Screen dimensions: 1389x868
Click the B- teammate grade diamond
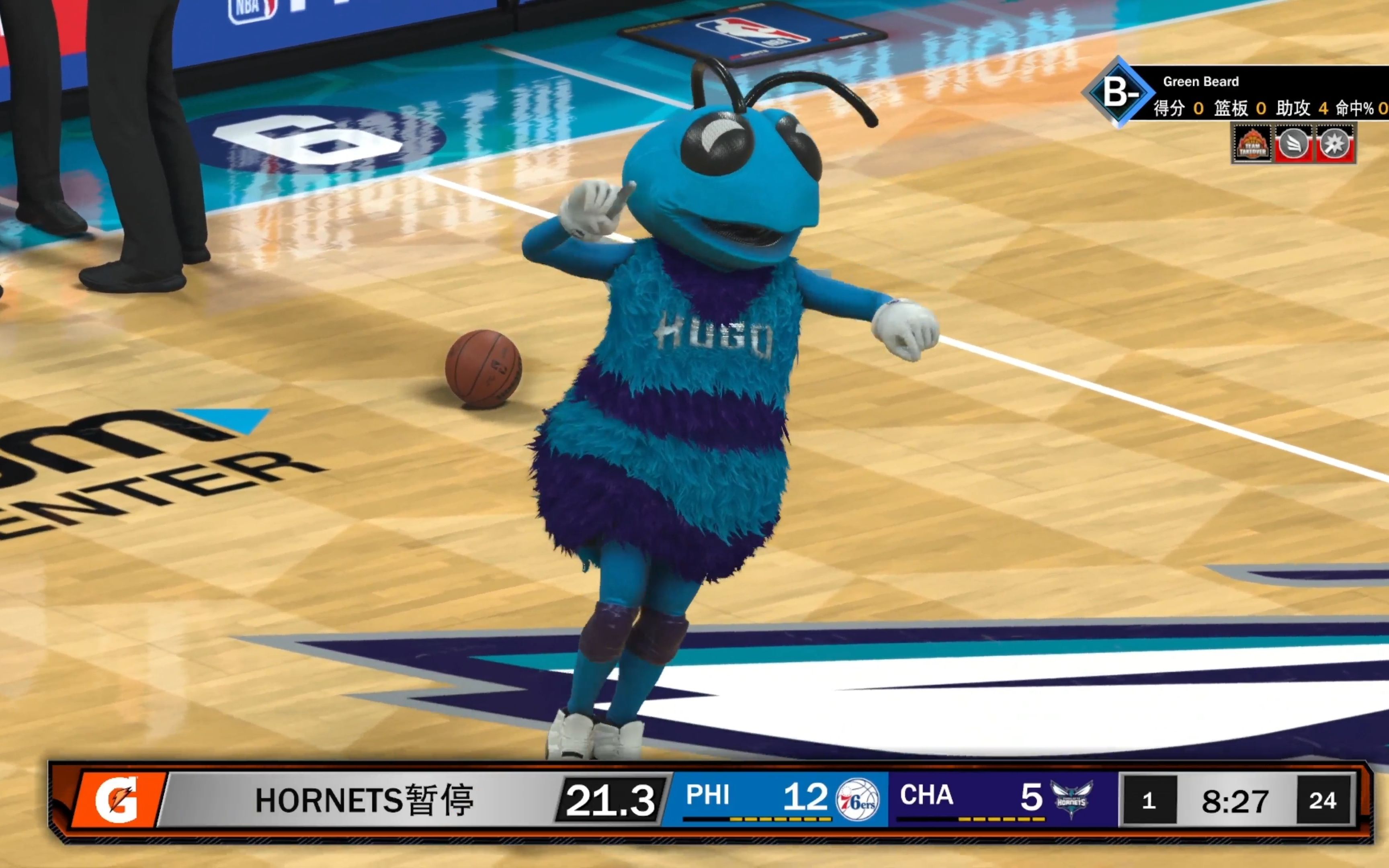1118,92
